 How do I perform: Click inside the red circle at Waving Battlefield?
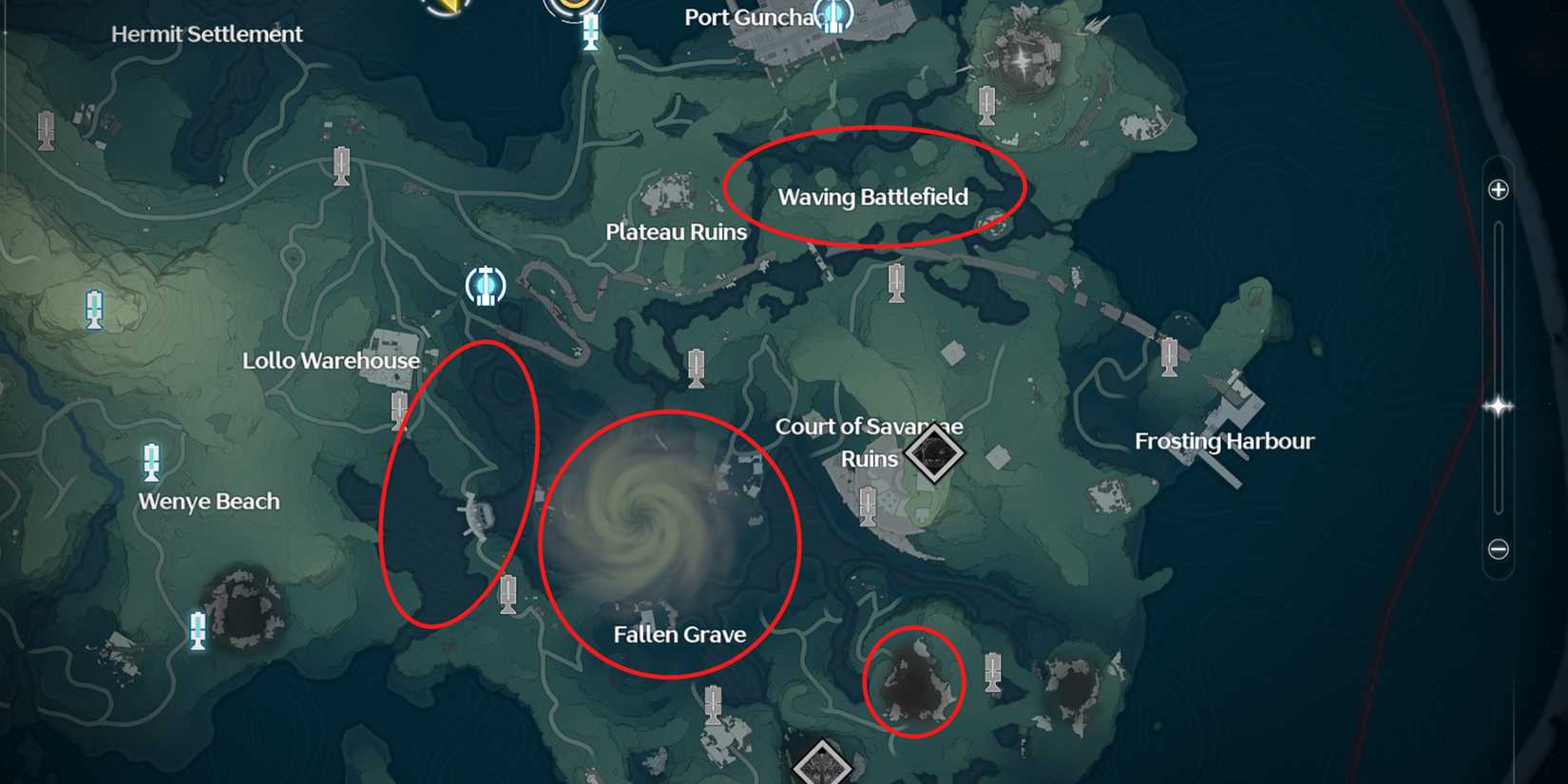[874, 195]
